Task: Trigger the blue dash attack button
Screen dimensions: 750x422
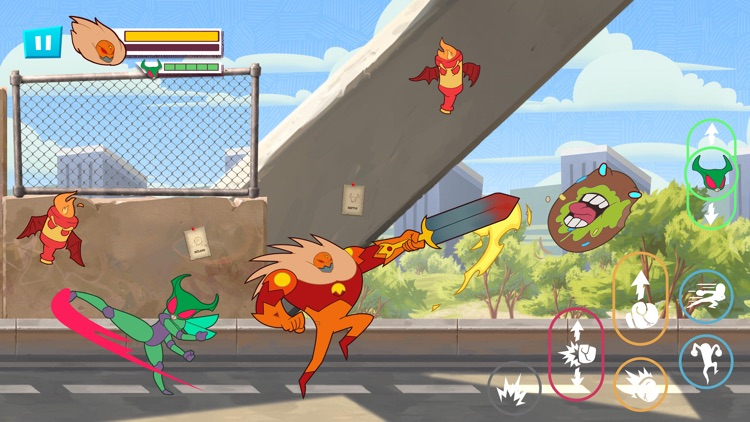Action: click(706, 297)
